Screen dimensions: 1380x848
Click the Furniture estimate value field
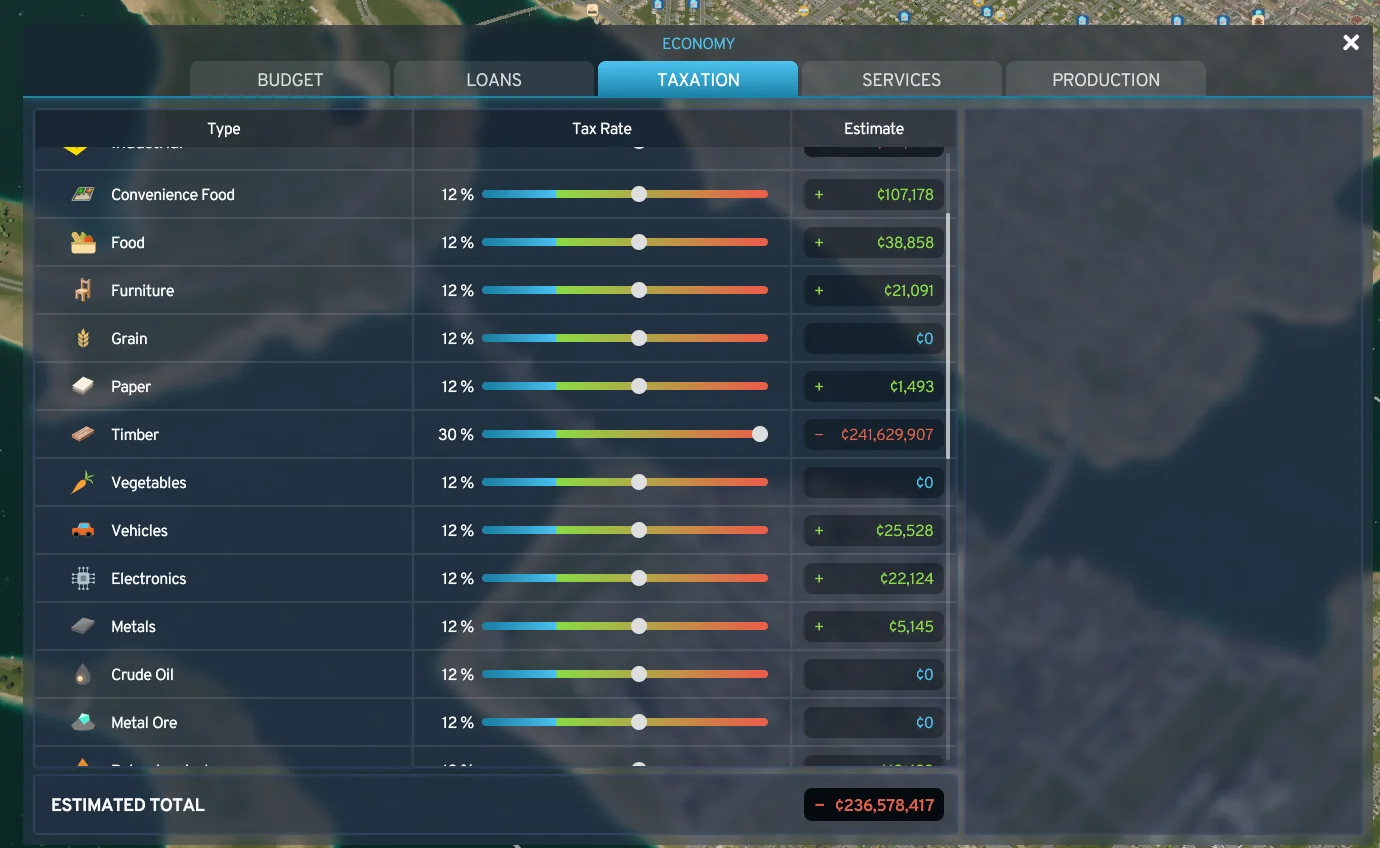point(872,290)
